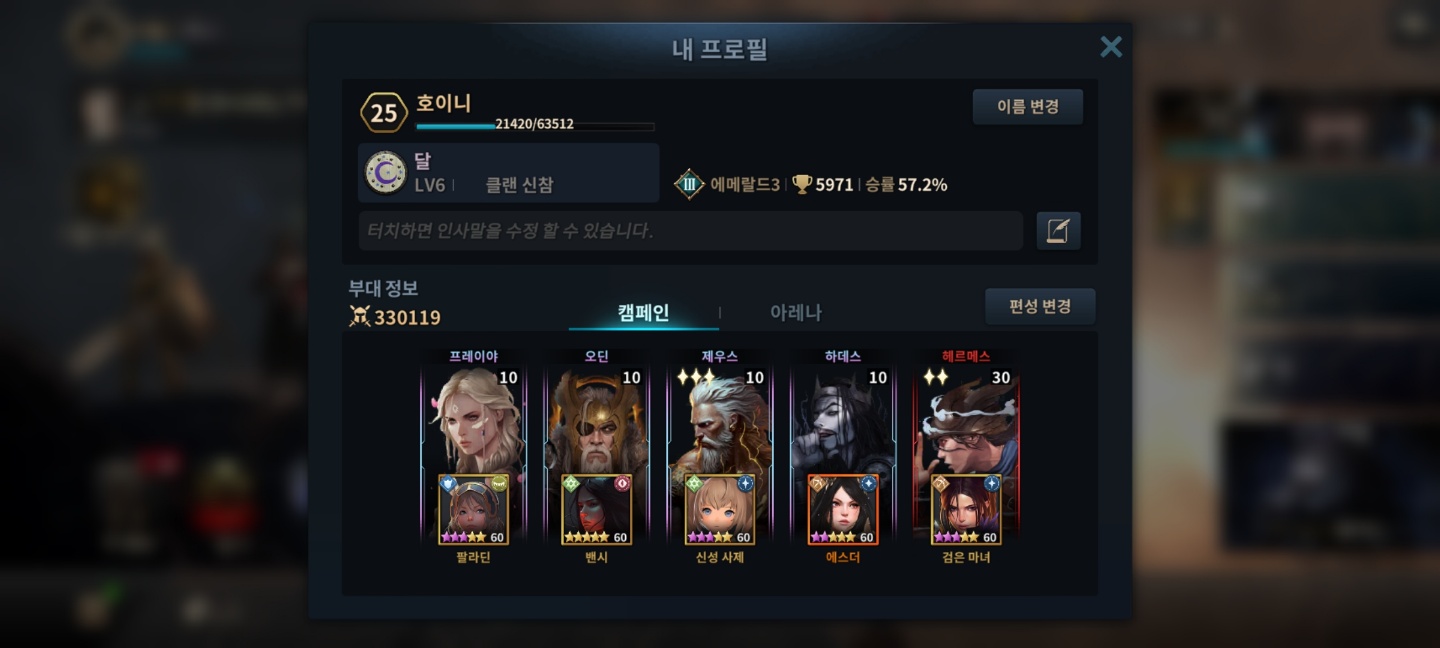This screenshot has height=648, width=1440.
Task: Choose the 신성 사제 hero portrait
Action: [x=719, y=510]
